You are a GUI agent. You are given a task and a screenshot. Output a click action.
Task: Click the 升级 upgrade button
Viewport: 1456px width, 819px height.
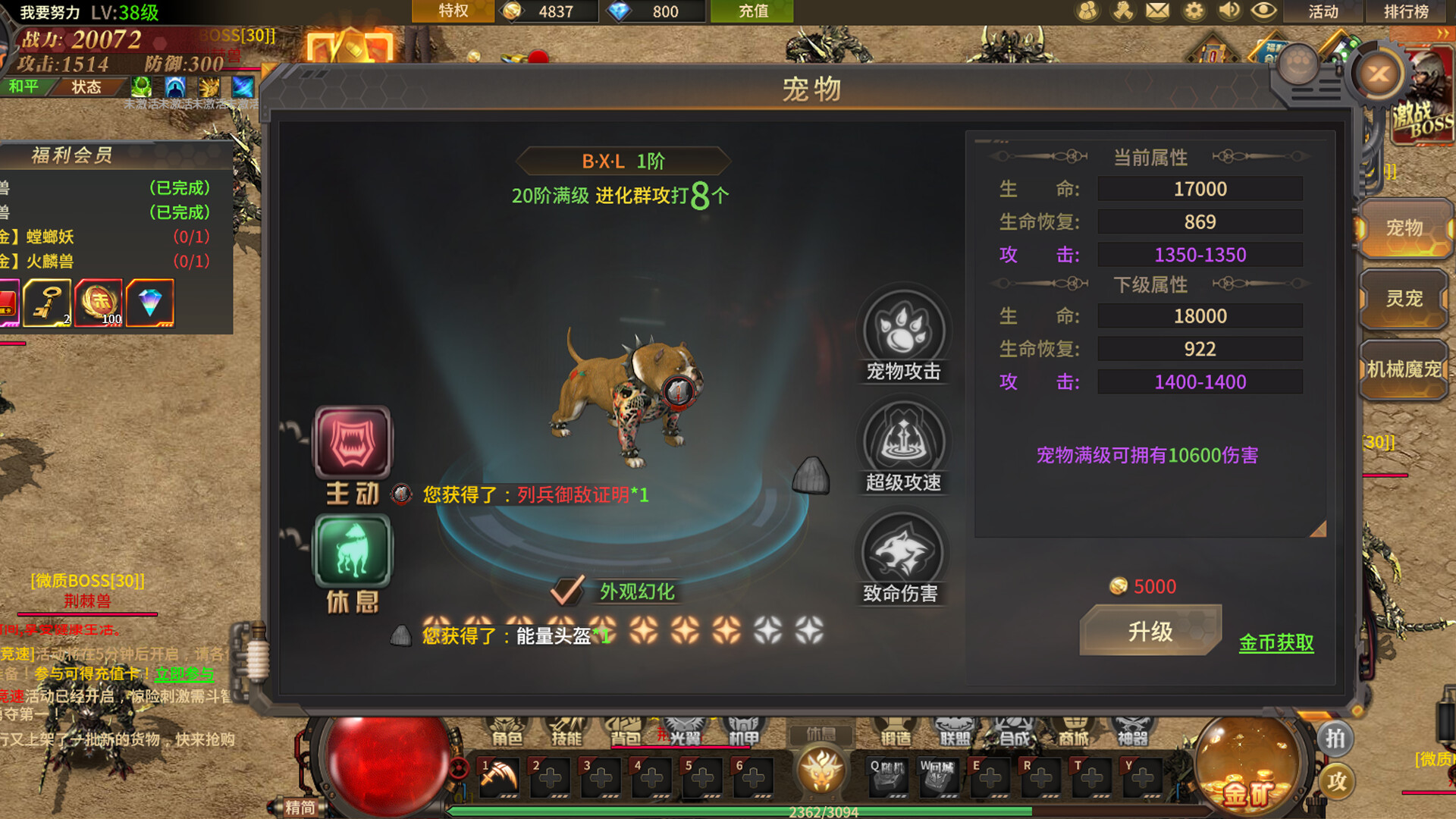coord(1149,630)
